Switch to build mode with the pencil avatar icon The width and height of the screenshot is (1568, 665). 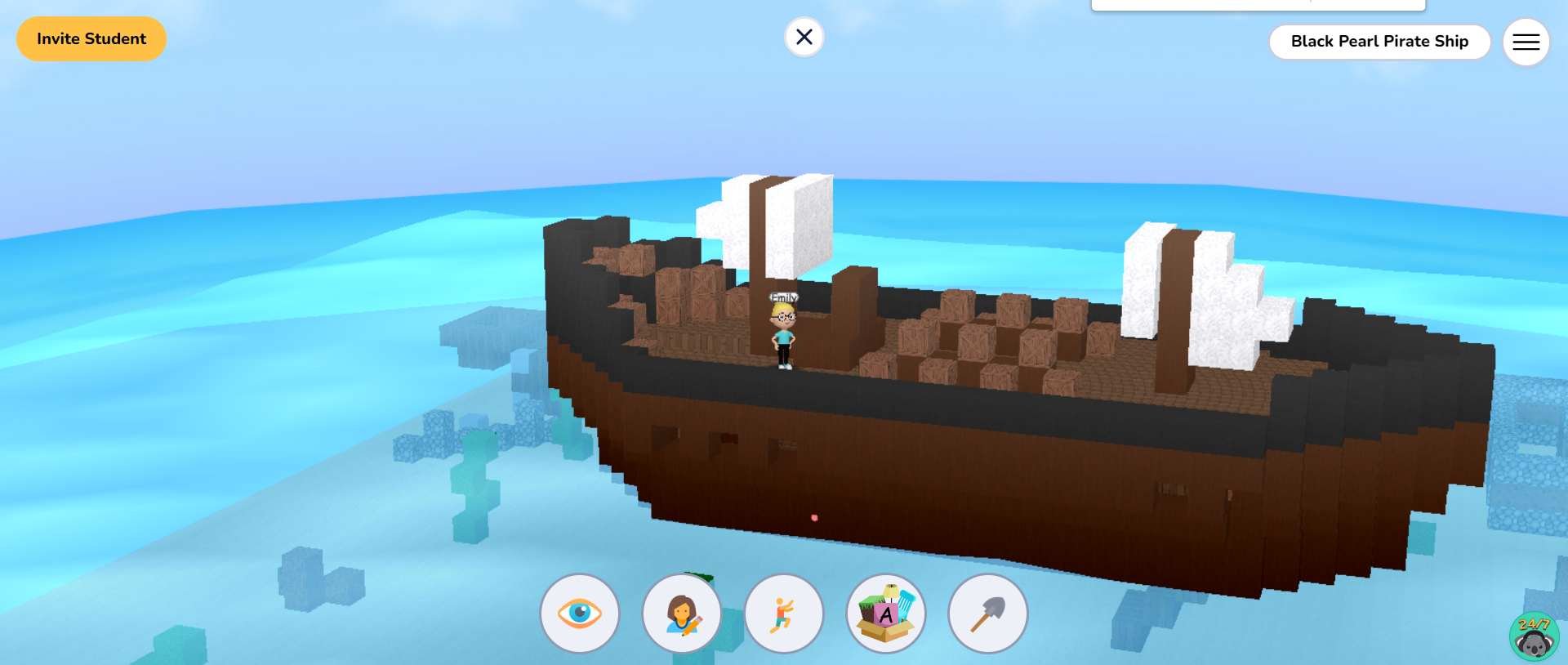tap(682, 614)
